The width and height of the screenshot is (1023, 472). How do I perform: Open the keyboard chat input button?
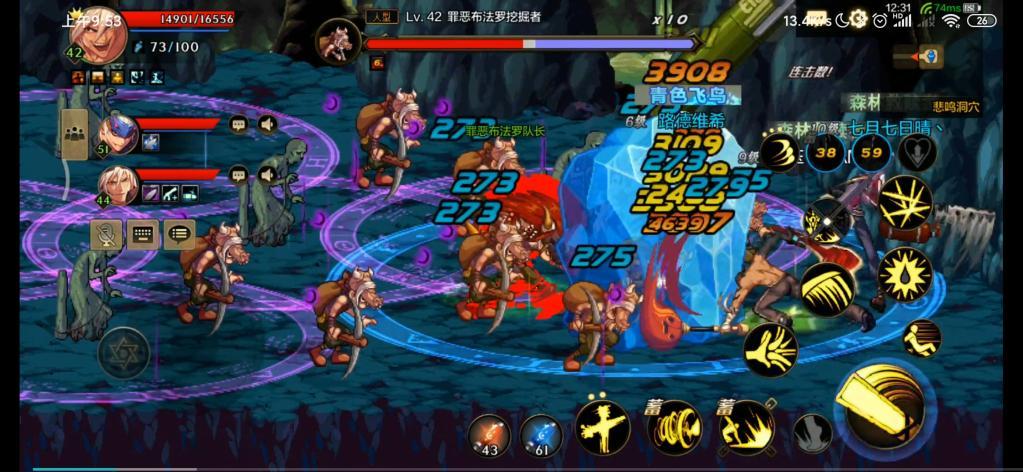click(143, 234)
